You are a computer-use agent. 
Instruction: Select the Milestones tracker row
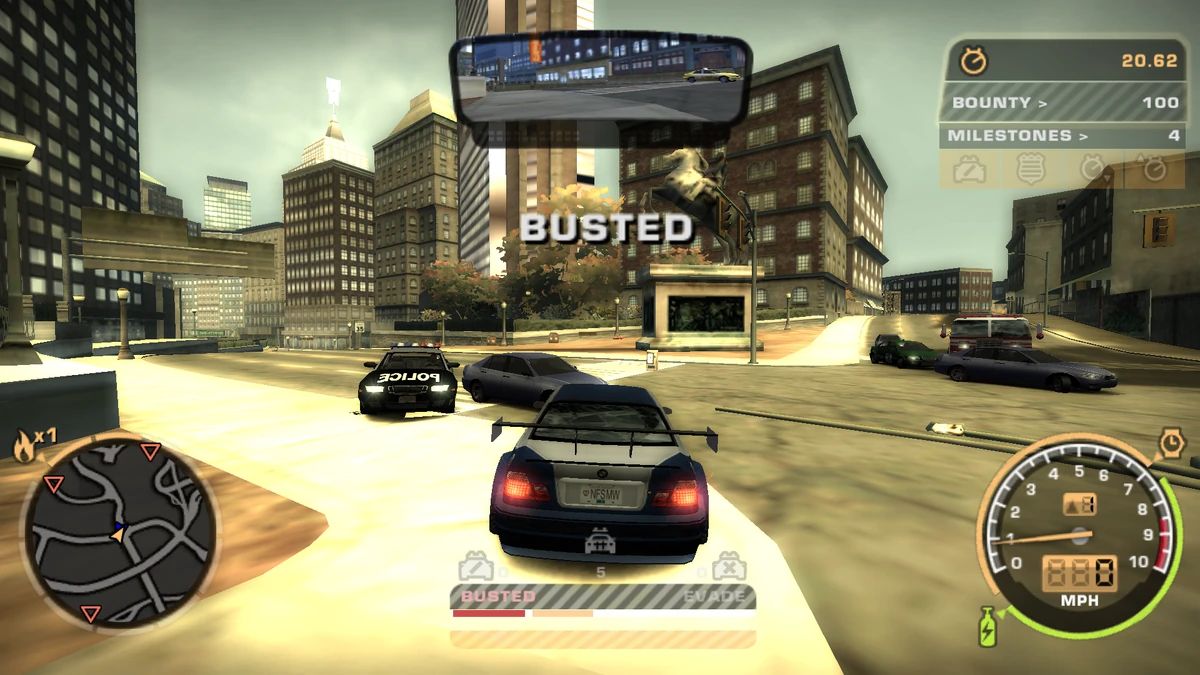(x=1065, y=135)
